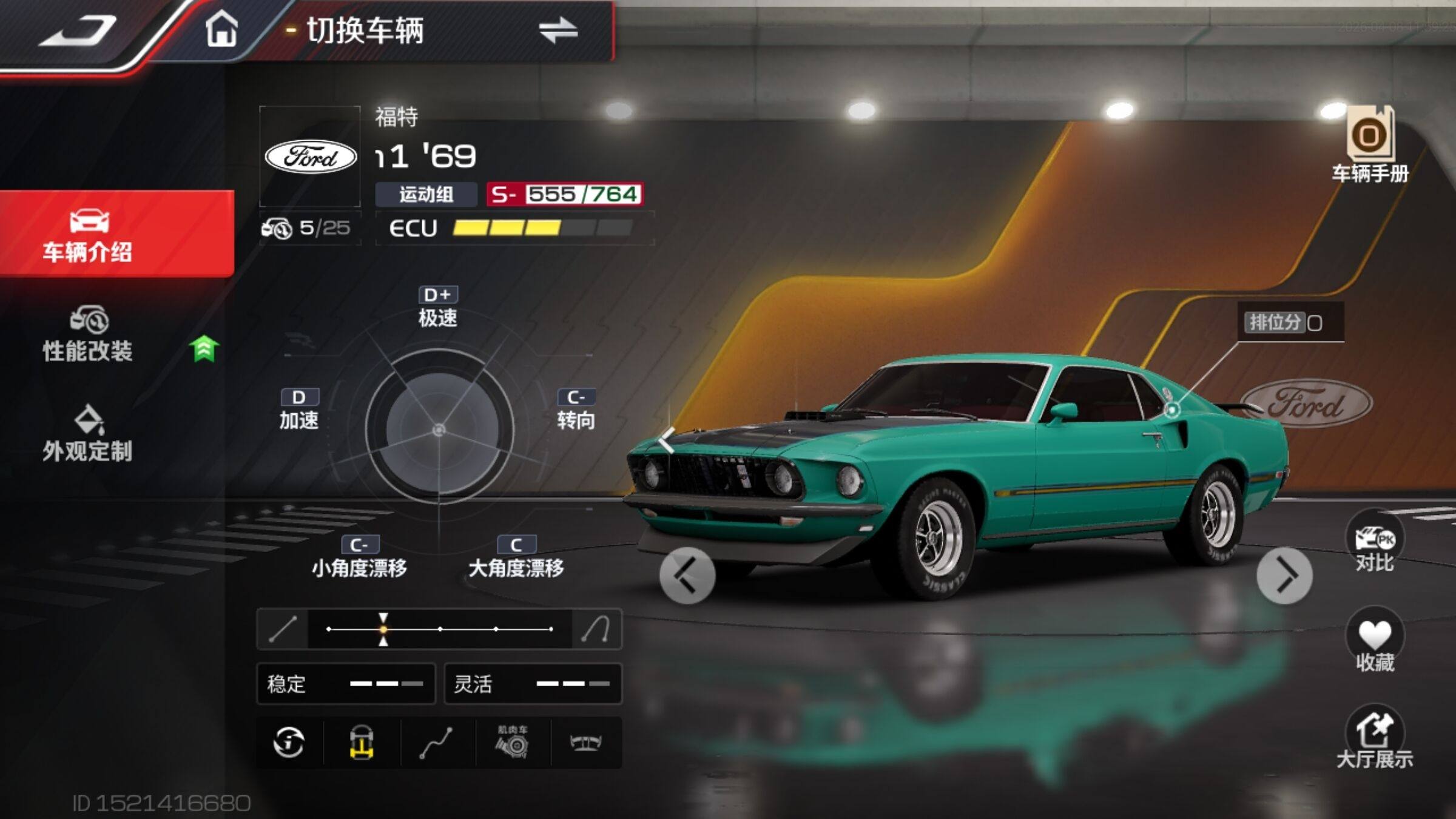
Task: Select the yellow drivetrain chassis icon
Action: tap(362, 743)
